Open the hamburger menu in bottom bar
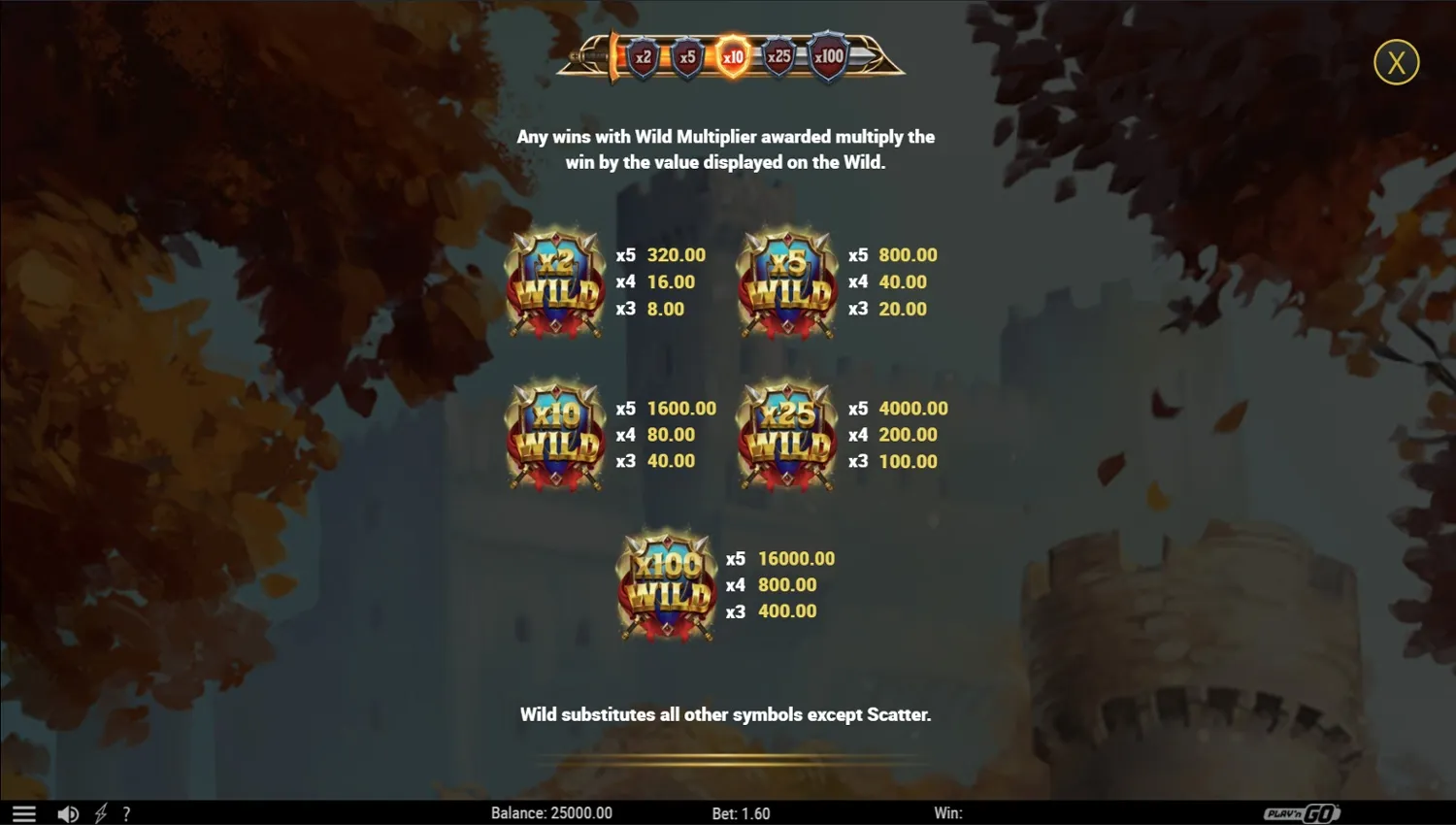 tap(22, 813)
